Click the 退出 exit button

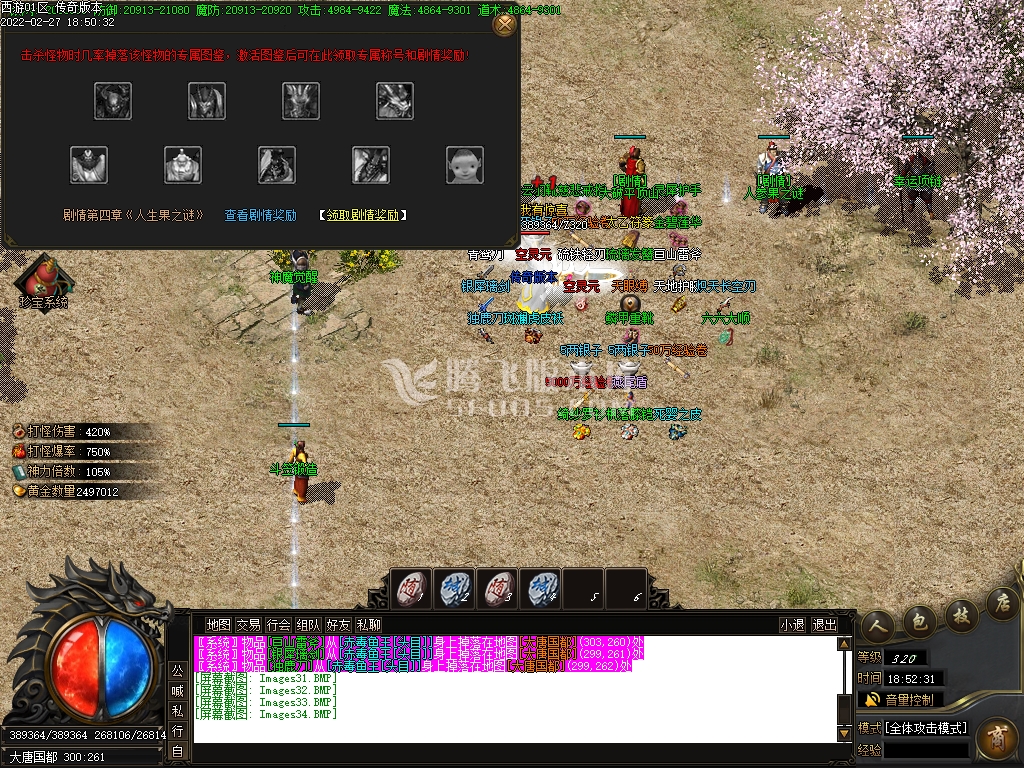[825, 625]
